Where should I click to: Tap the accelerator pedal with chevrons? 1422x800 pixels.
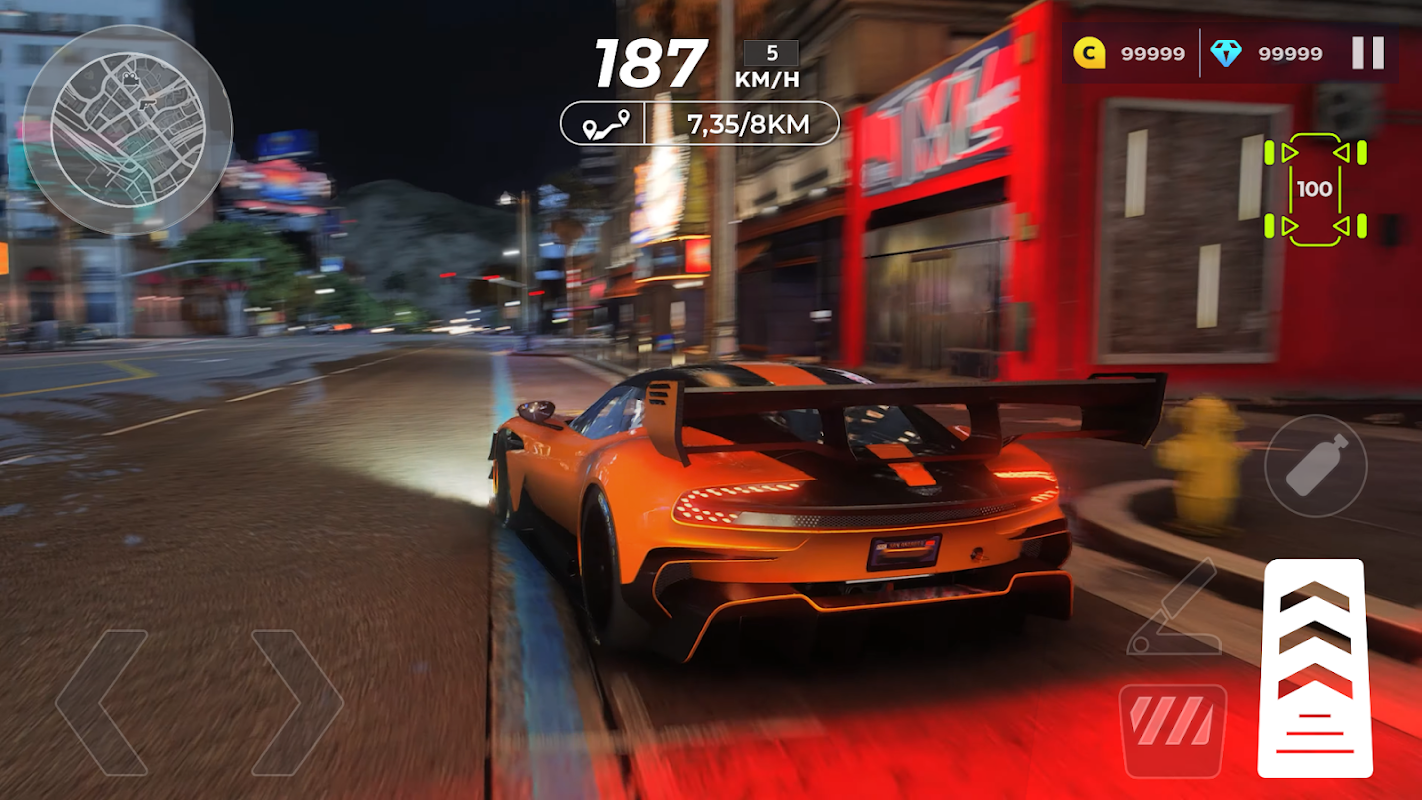coord(1314,668)
